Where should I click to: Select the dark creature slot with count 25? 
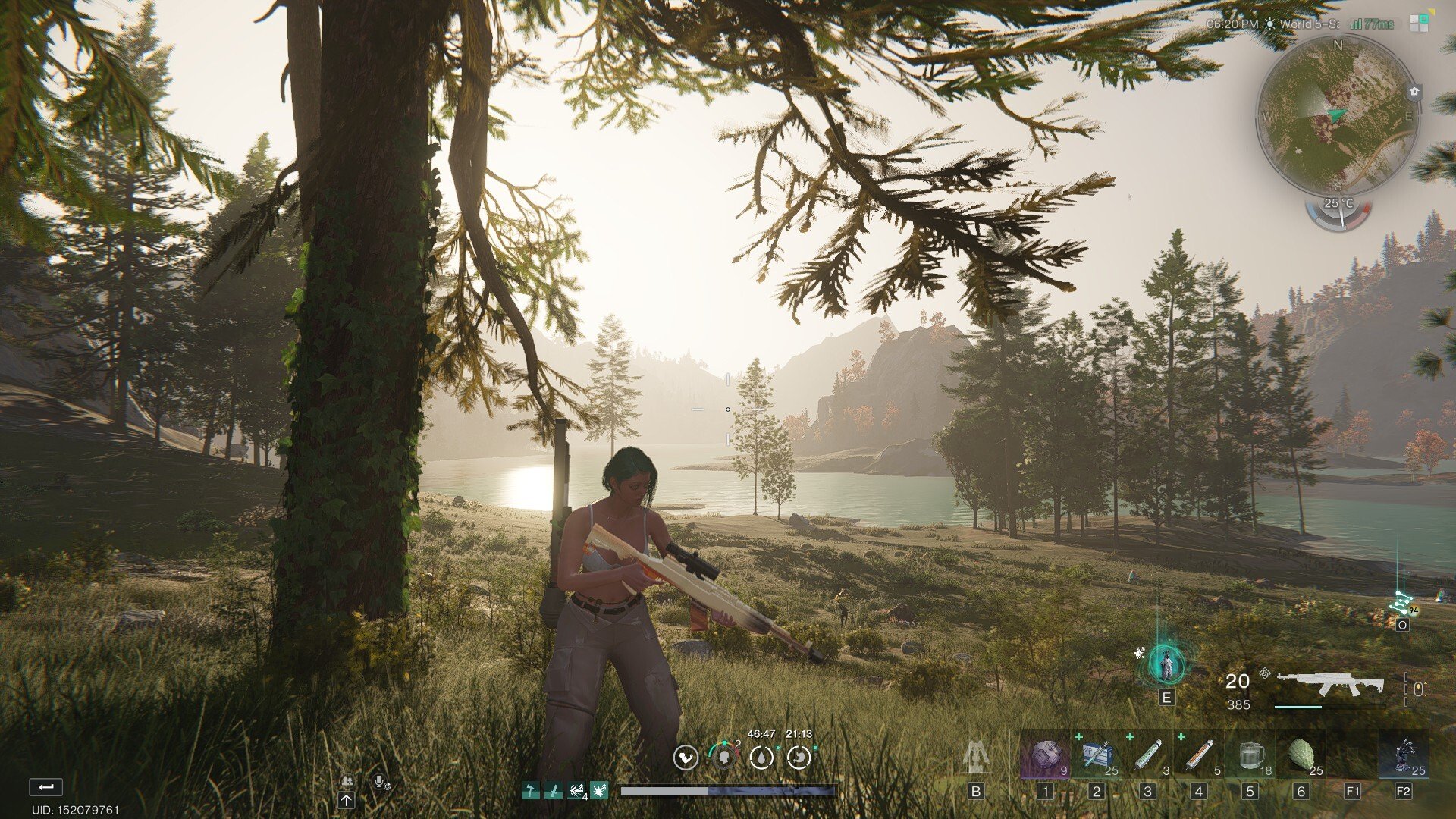tap(1404, 756)
